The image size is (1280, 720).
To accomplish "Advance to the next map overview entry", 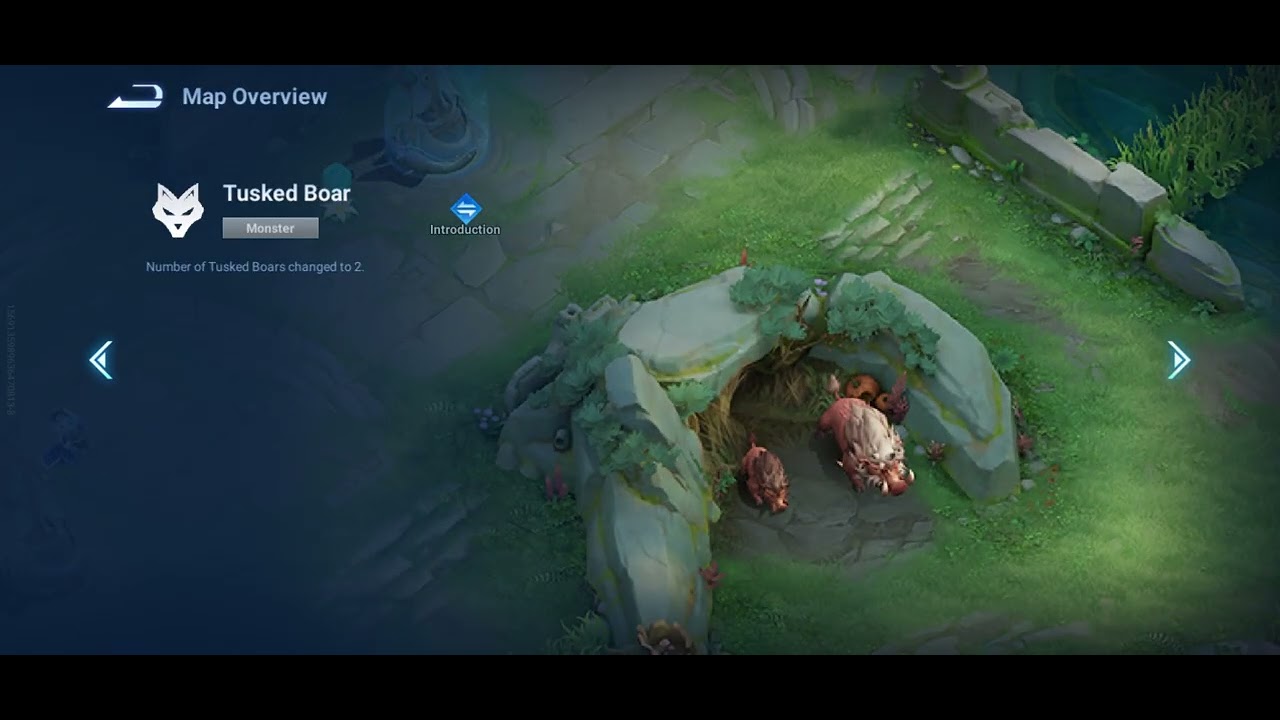I will [1178, 360].
